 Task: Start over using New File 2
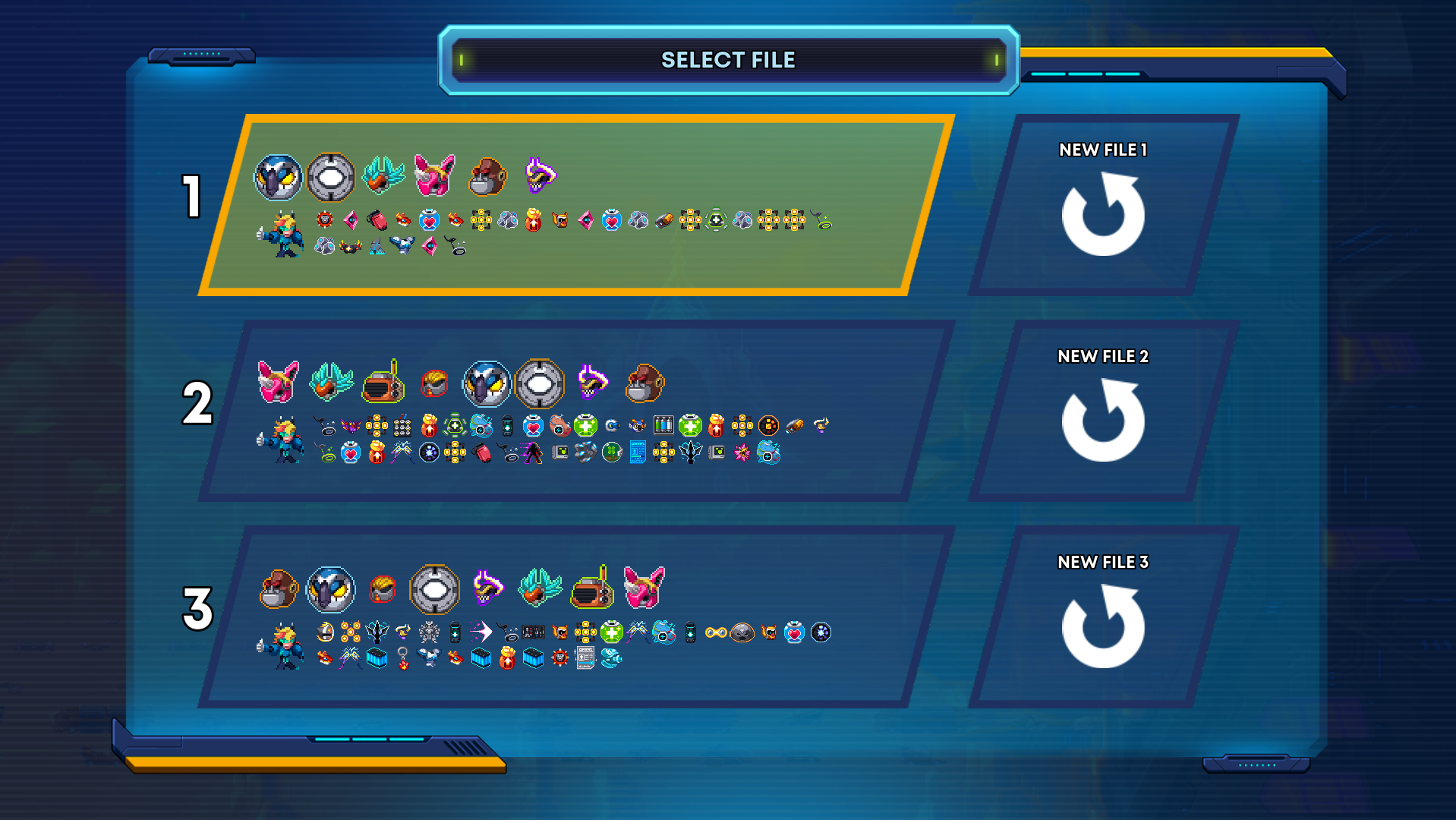click(x=1103, y=411)
